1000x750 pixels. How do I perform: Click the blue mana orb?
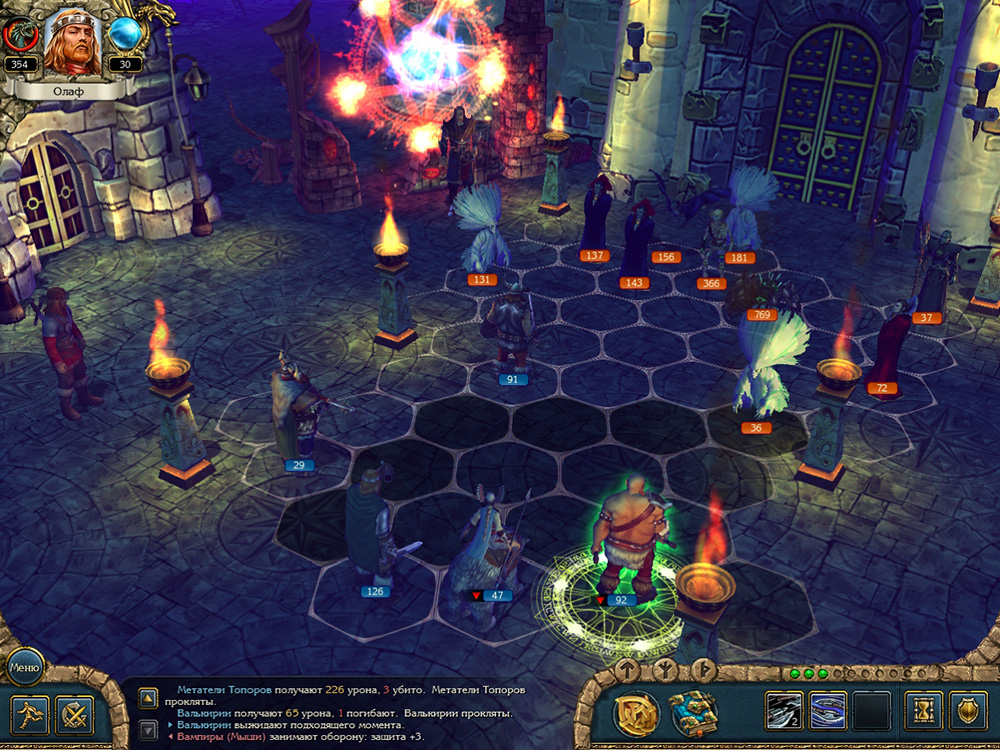pos(126,35)
